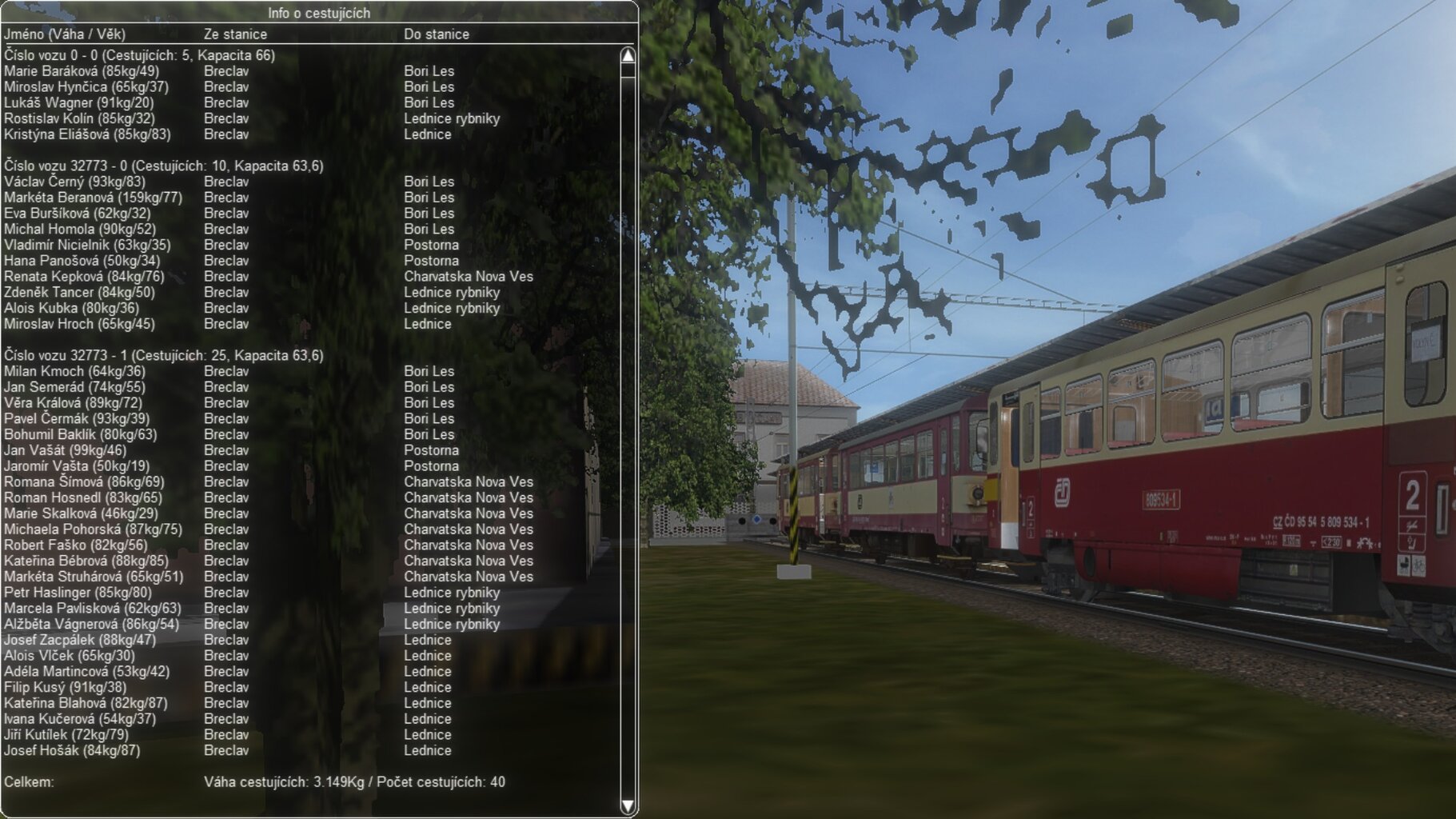Select the 'Číslo vozu 32773 - 1' car heading

coord(164,355)
